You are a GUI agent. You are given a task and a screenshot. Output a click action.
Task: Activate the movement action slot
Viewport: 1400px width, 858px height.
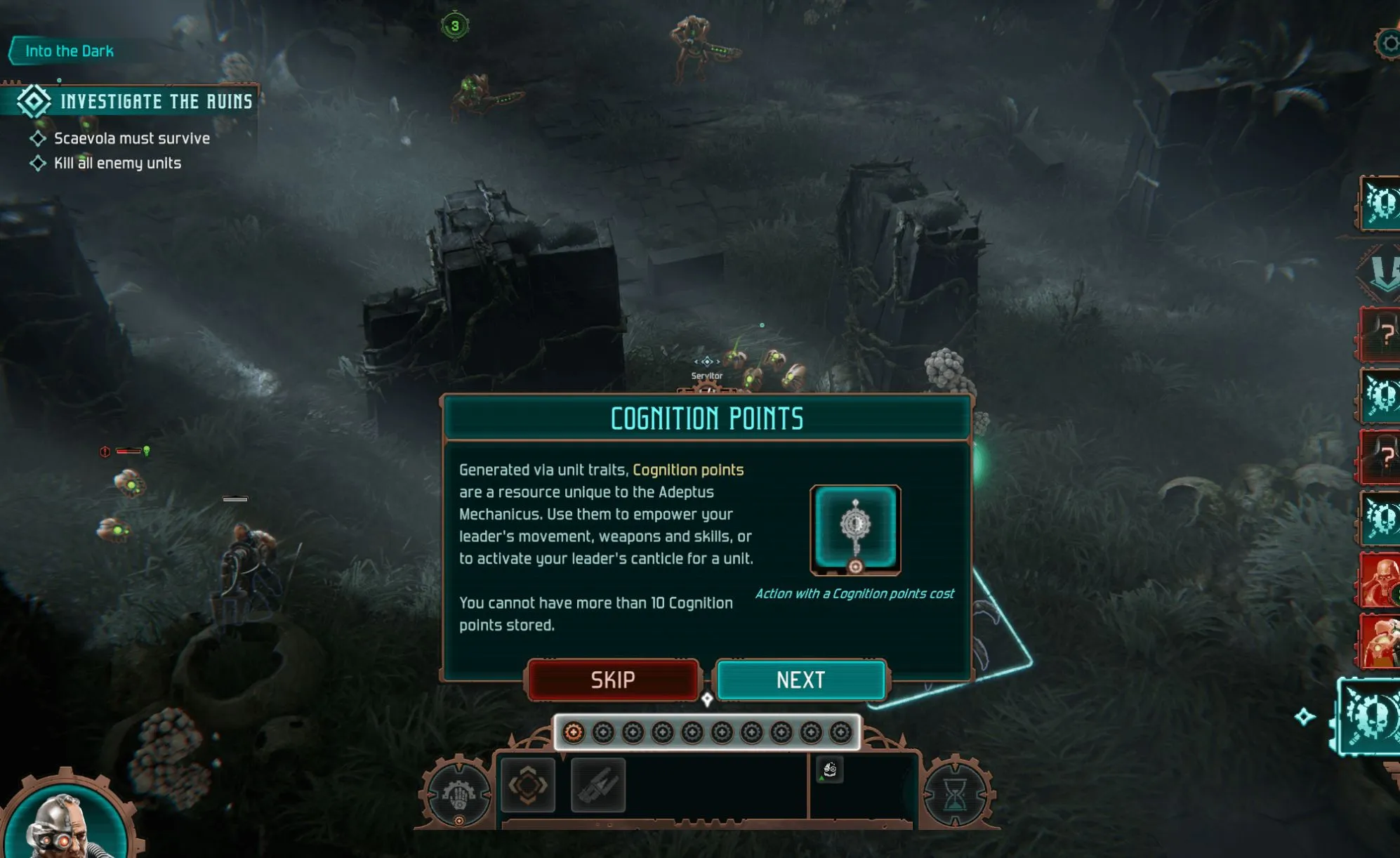pos(528,785)
